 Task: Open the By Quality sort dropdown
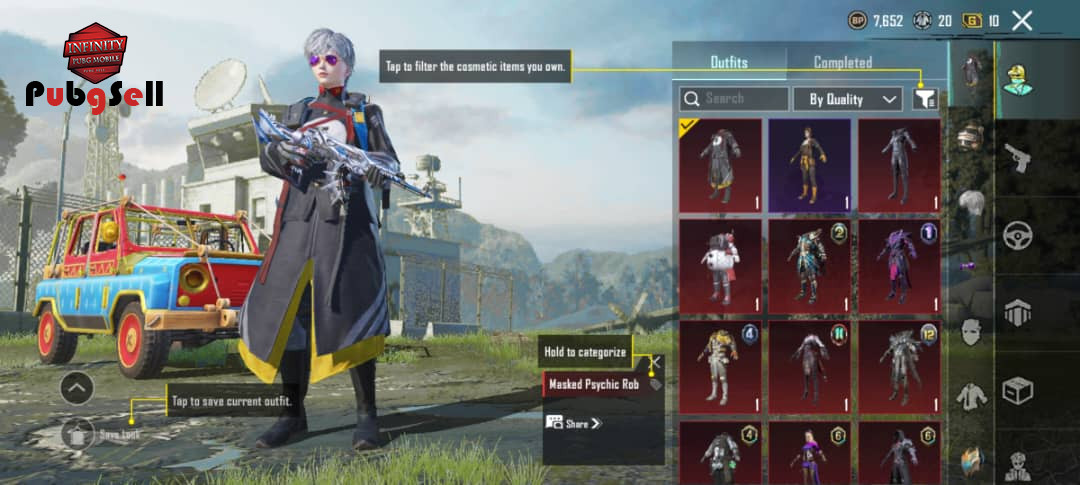coord(848,99)
